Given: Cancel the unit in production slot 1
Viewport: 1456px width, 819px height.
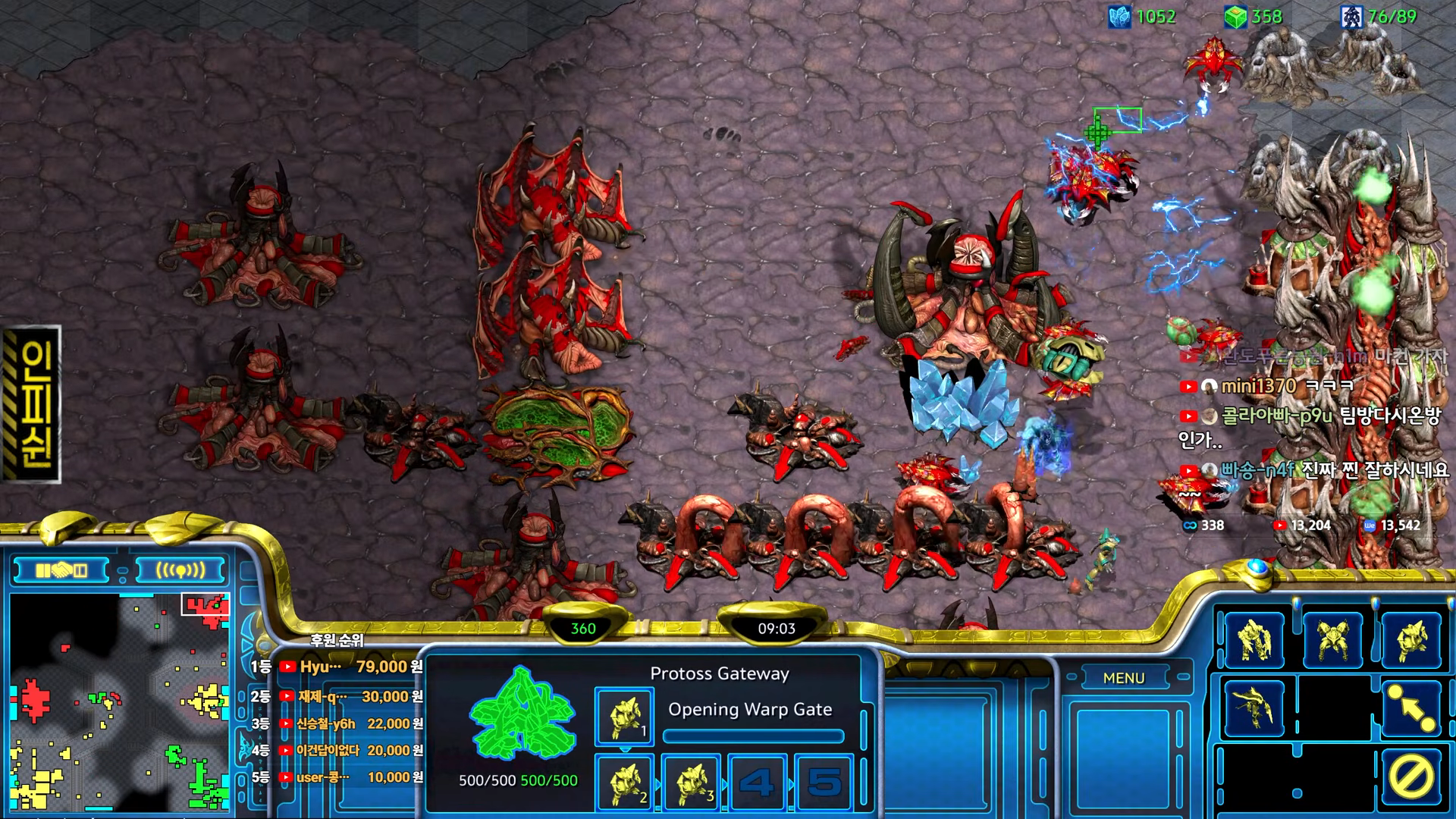Looking at the screenshot, I should point(624,717).
